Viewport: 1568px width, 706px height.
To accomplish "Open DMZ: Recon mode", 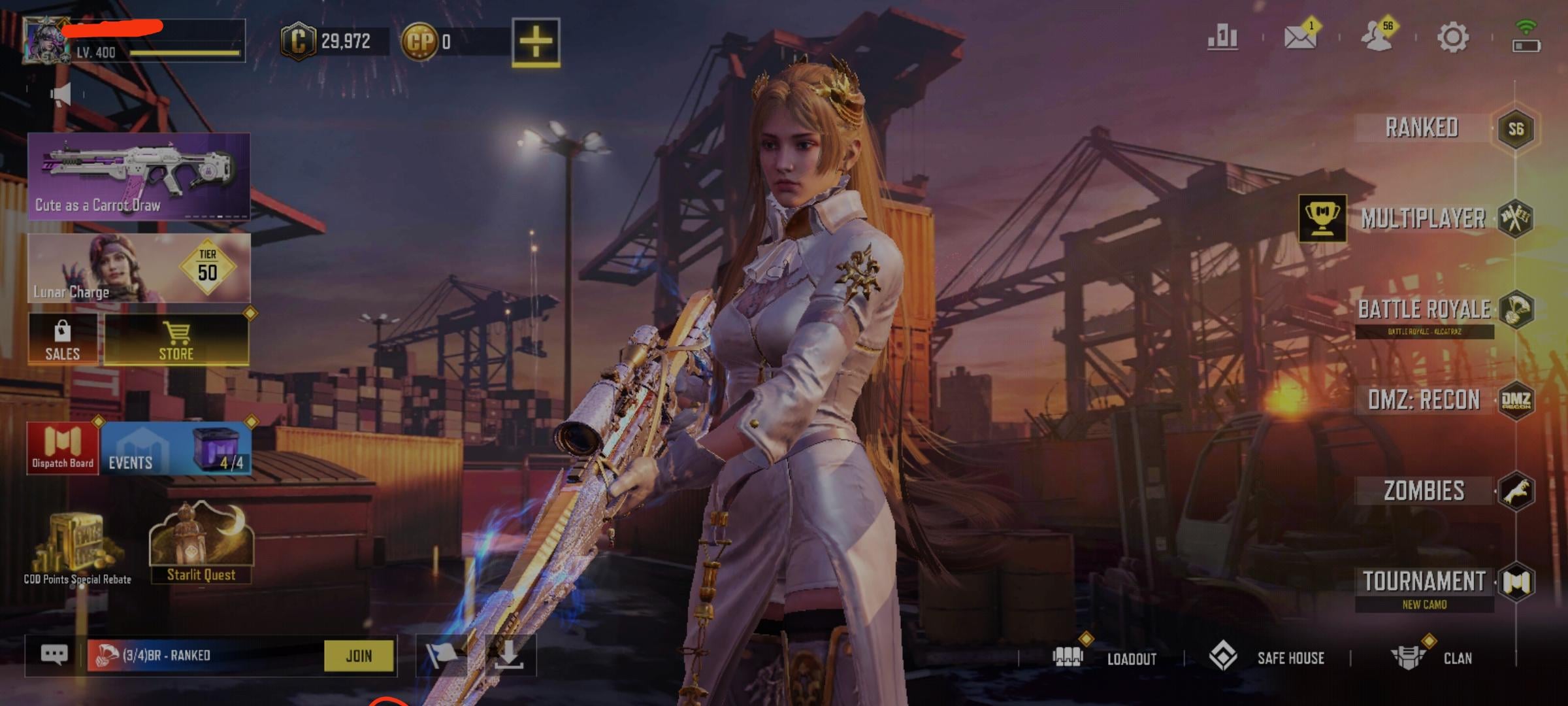I will point(1424,400).
